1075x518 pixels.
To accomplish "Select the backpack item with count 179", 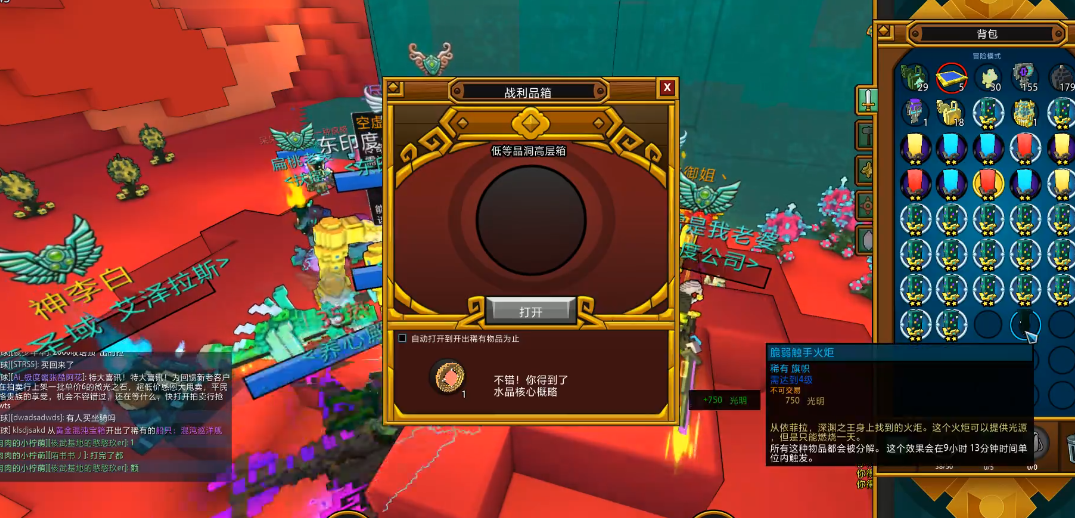I will 1061,77.
